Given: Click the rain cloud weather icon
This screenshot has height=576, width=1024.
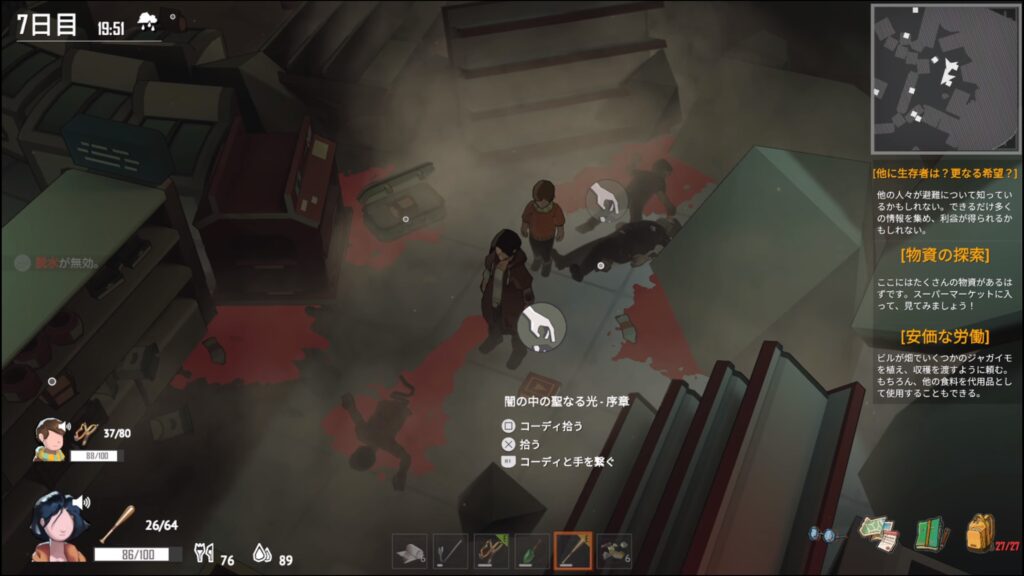Looking at the screenshot, I should pyautogui.click(x=147, y=20).
